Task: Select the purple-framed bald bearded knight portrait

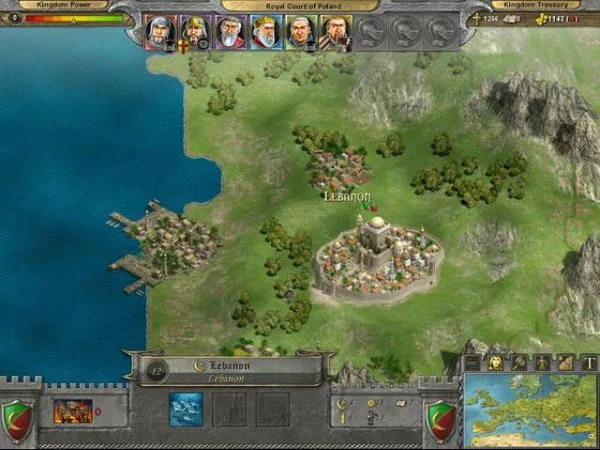Action: point(230,31)
